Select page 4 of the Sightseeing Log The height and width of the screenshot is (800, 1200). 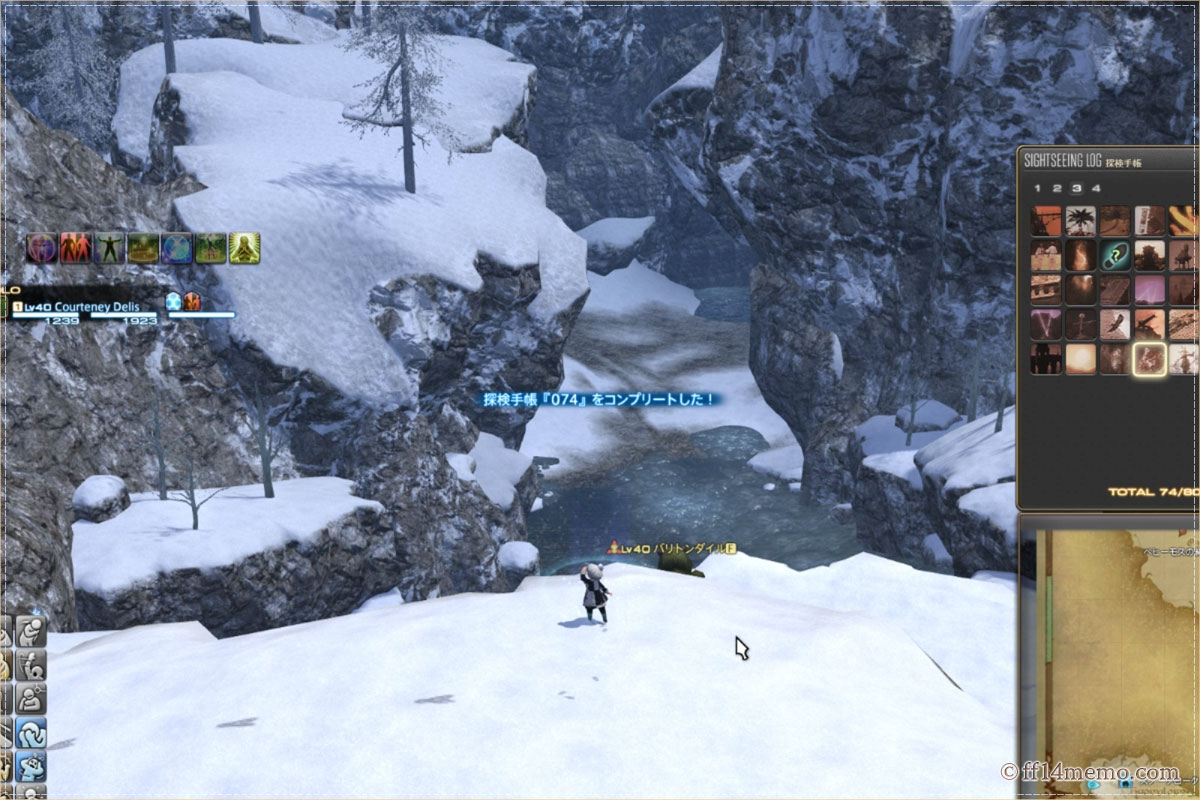click(1096, 187)
